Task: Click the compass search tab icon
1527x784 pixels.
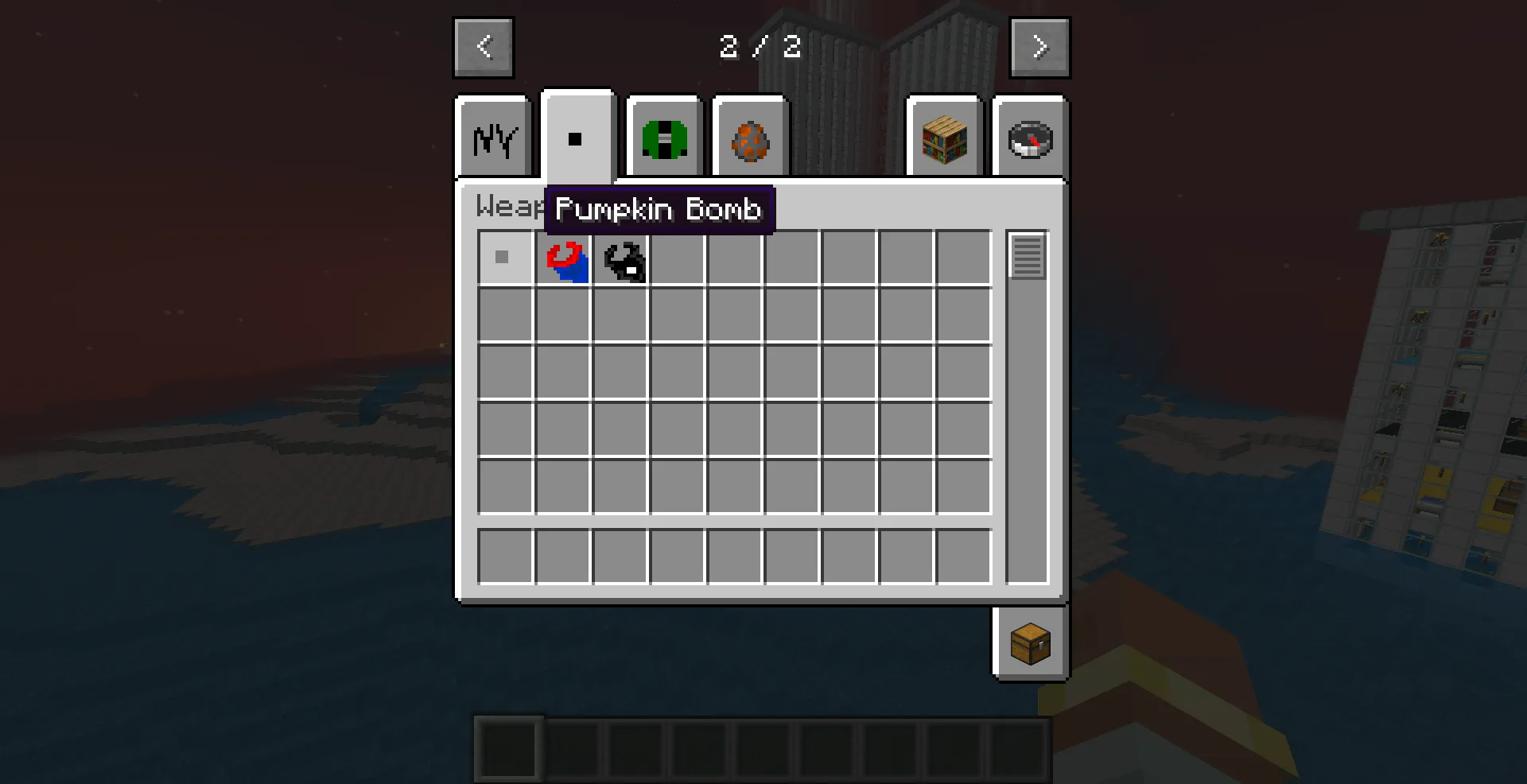Action: 1029,139
